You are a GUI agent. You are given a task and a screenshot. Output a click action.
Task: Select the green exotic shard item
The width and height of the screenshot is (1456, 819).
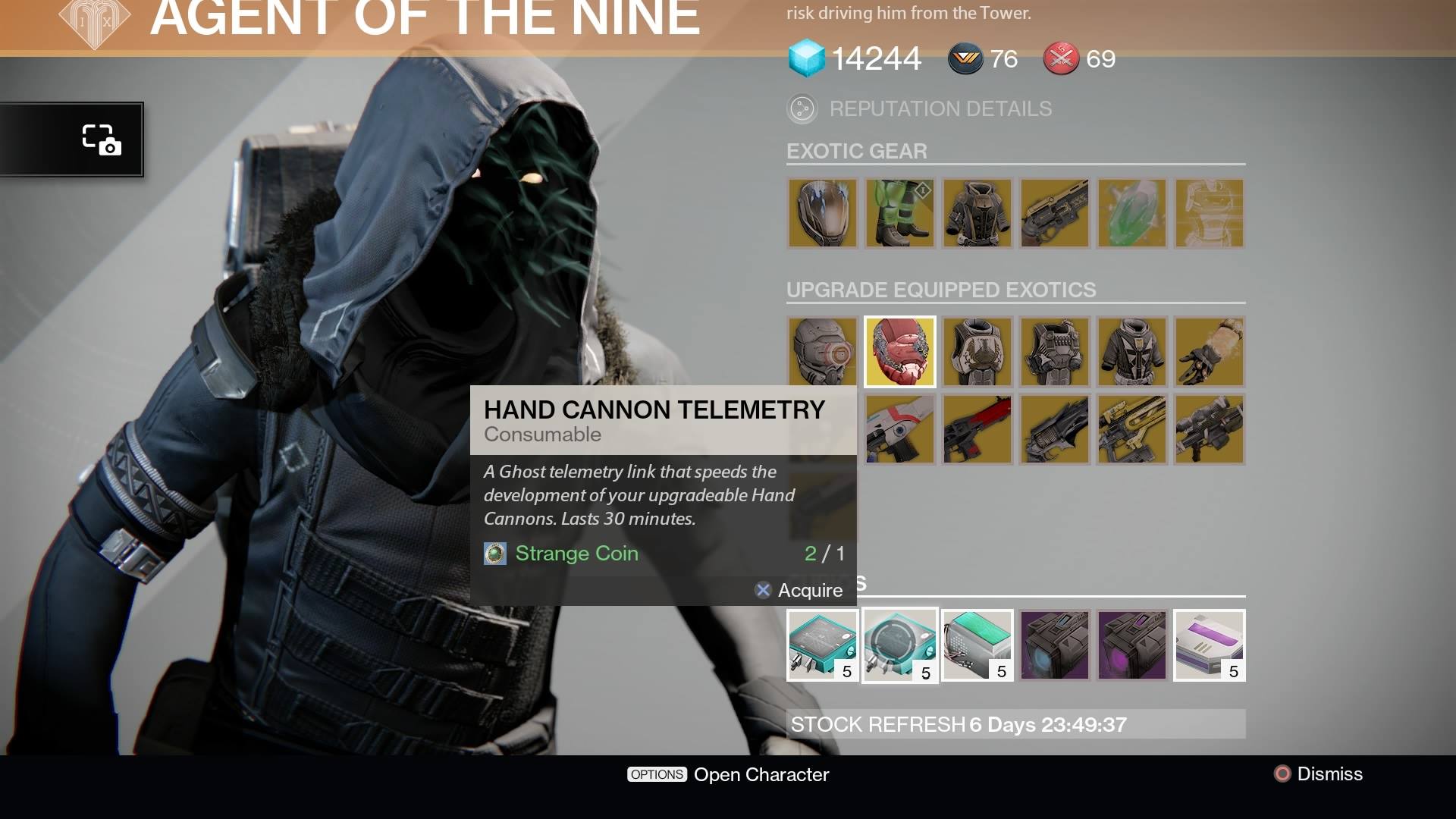click(1132, 213)
